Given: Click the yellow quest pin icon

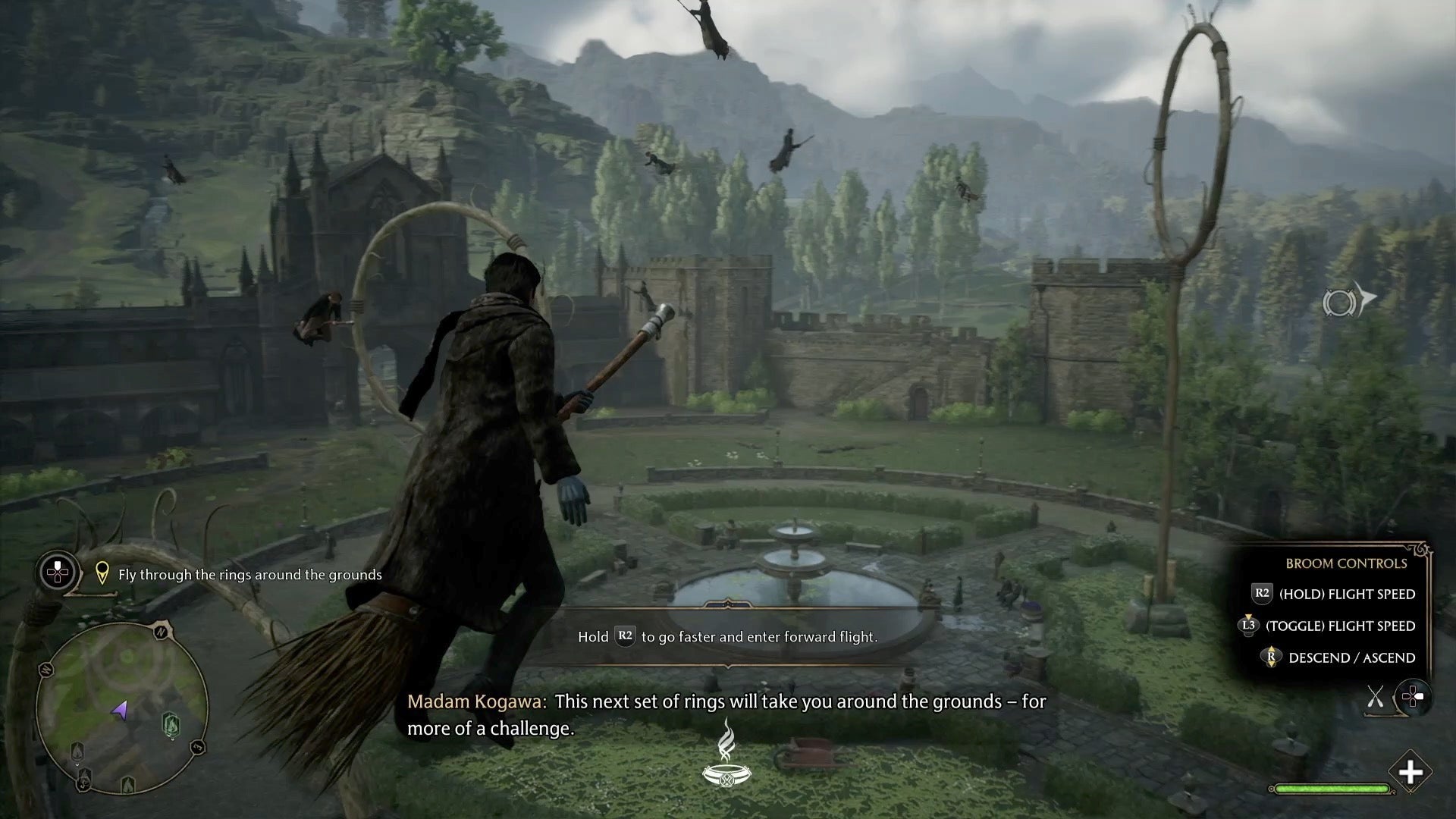Looking at the screenshot, I should point(102,574).
